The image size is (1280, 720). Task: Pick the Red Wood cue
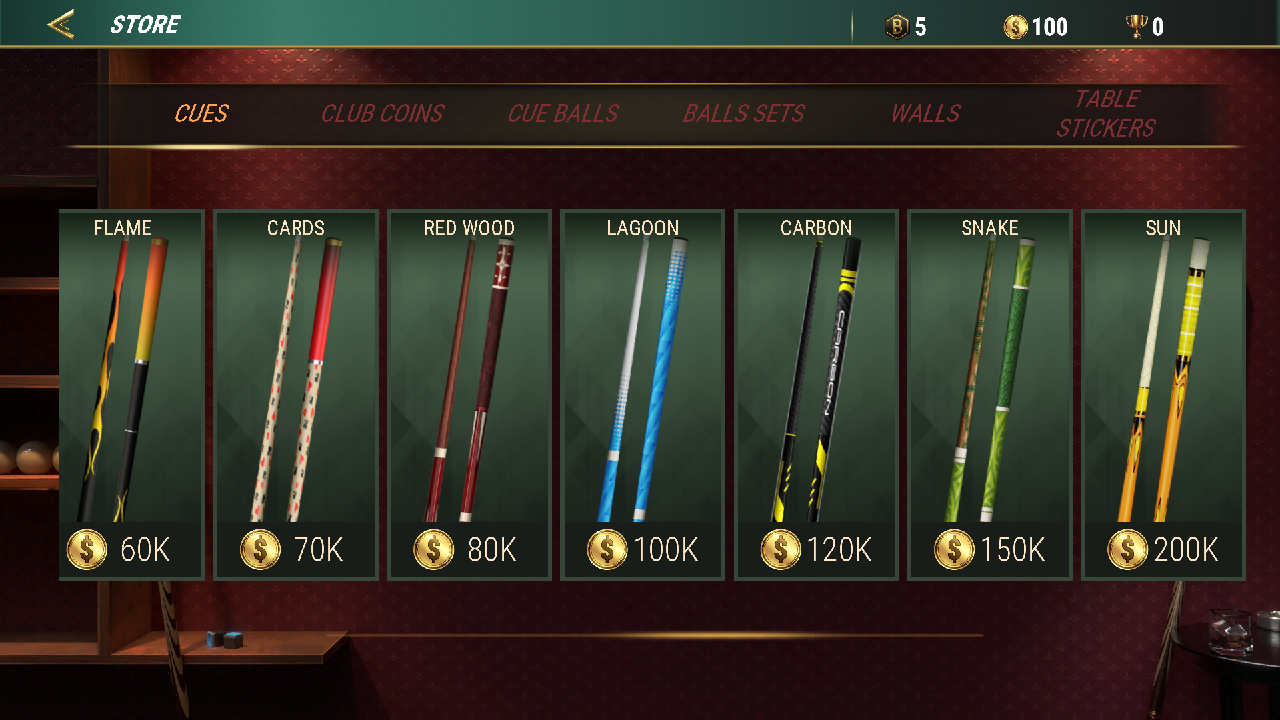(469, 394)
